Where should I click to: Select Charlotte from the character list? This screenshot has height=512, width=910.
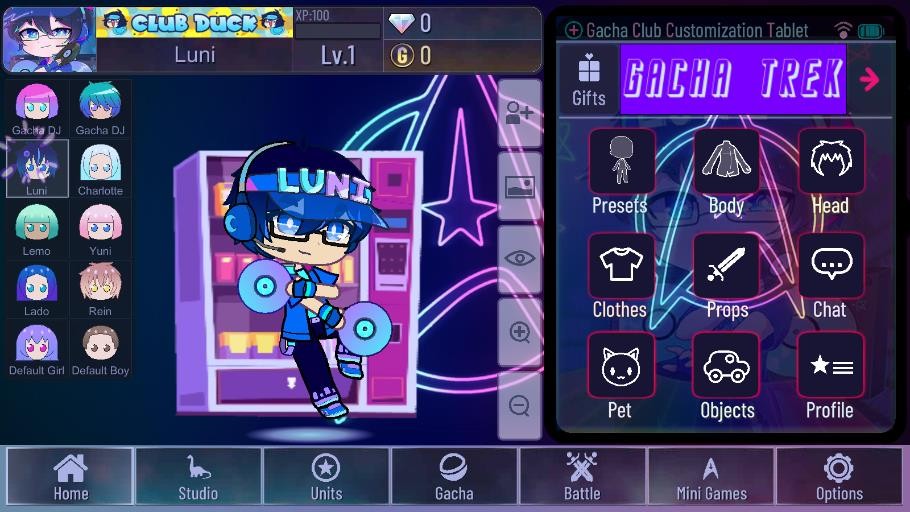[x=100, y=168]
